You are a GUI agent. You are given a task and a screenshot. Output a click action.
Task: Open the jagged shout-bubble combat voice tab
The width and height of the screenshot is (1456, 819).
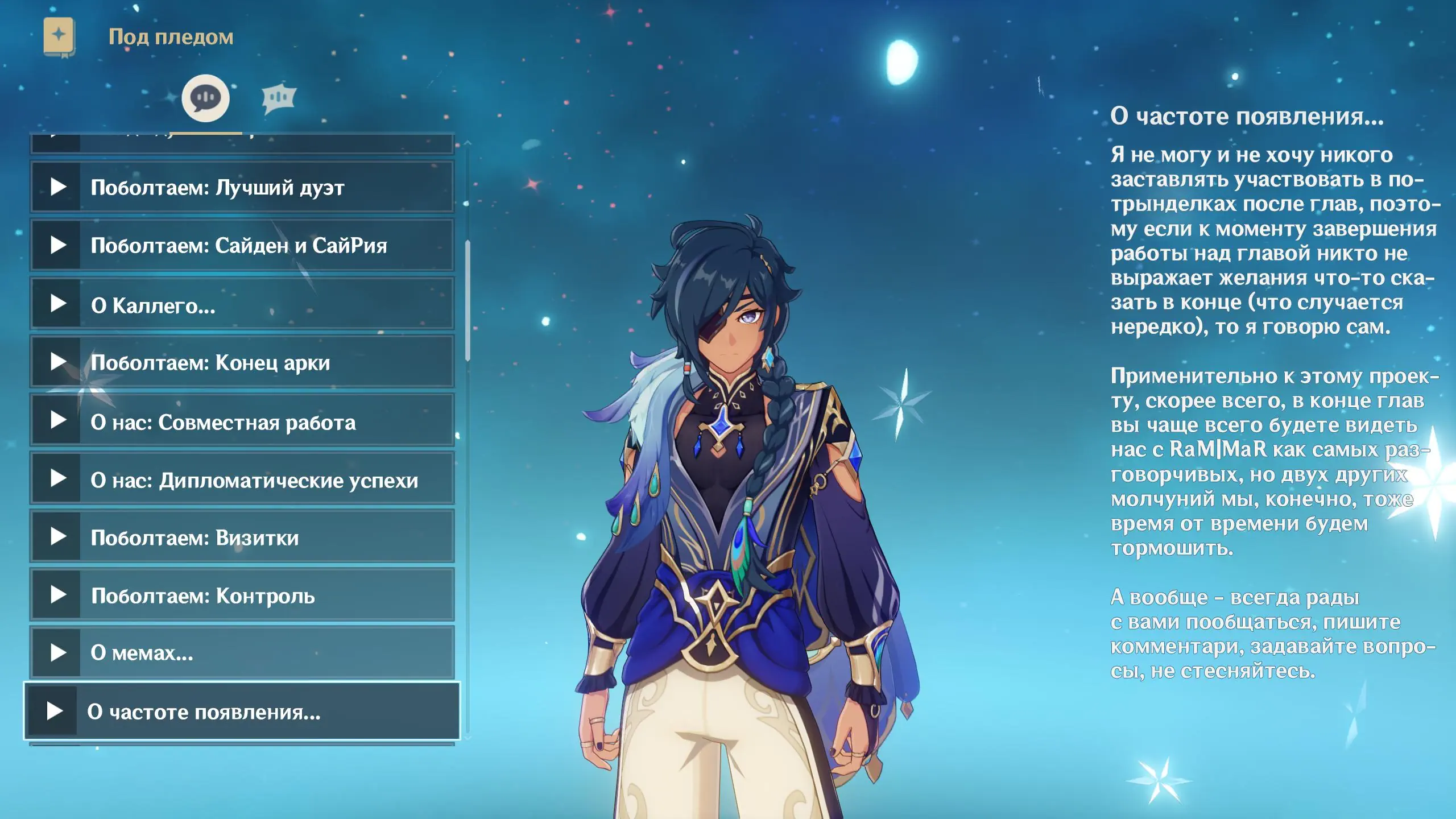coord(279,98)
